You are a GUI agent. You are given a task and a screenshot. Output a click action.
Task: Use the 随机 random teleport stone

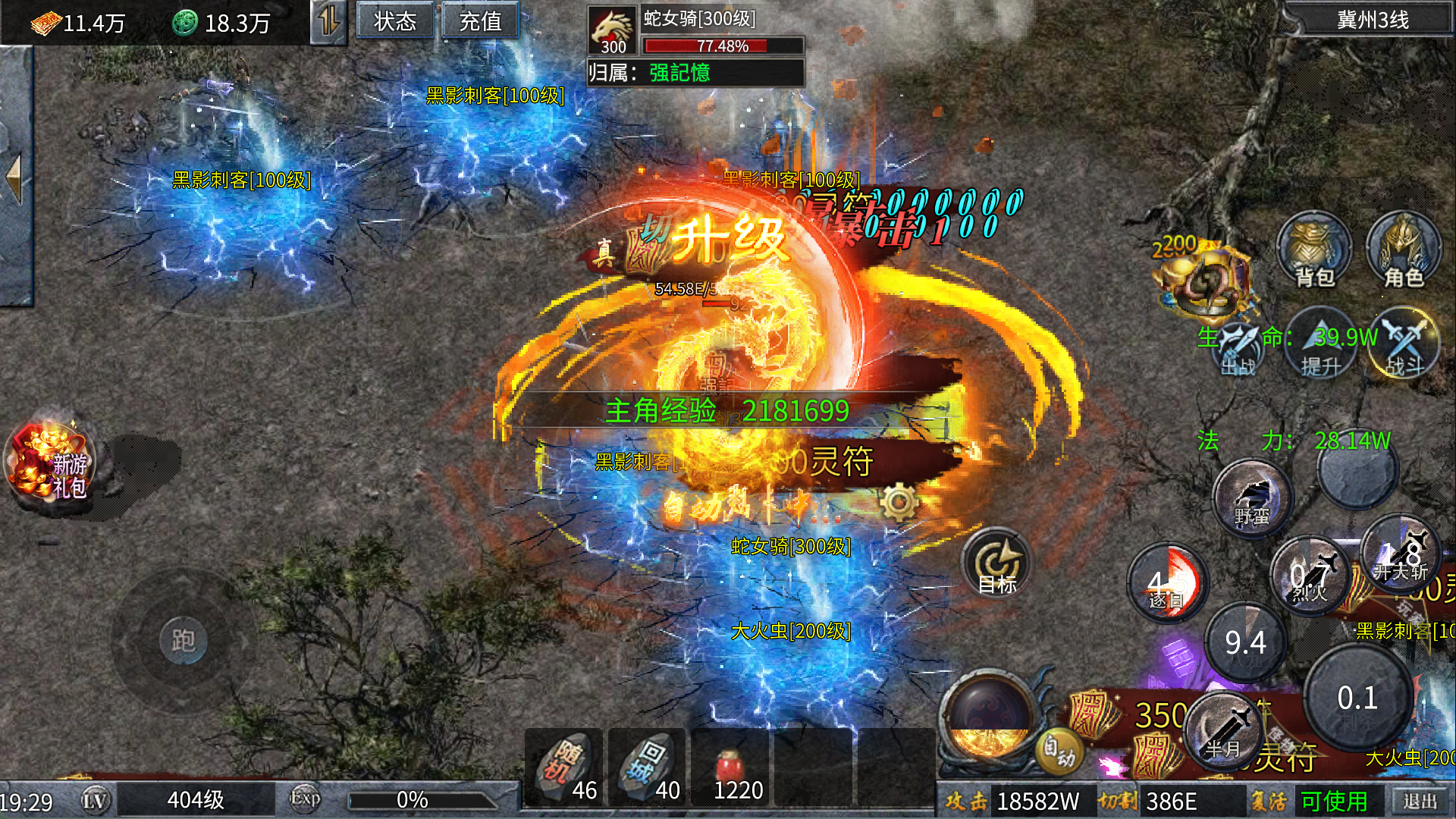(564, 767)
